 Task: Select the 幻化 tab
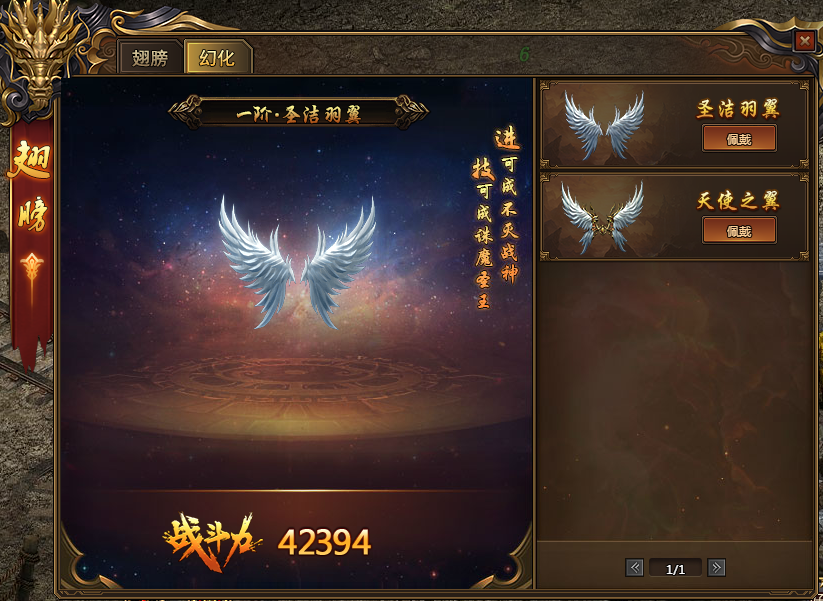(217, 58)
